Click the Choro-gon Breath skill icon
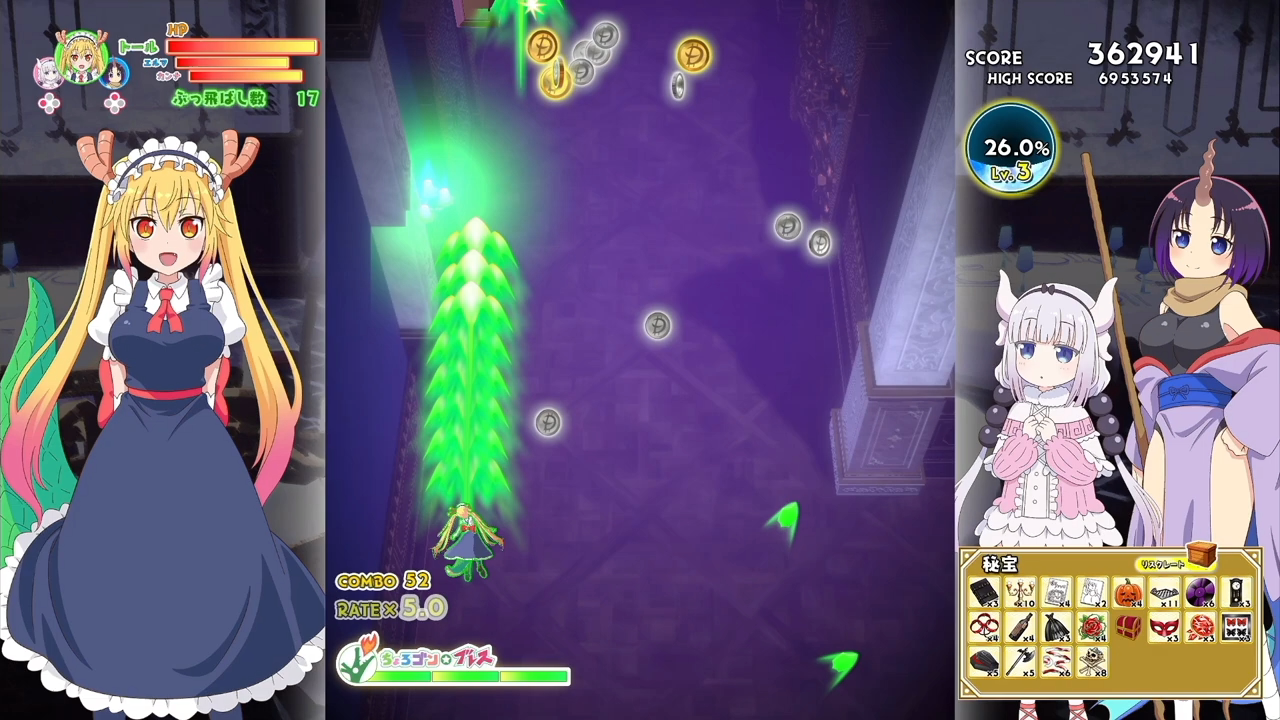This screenshot has height=720, width=1280. (x=357, y=660)
